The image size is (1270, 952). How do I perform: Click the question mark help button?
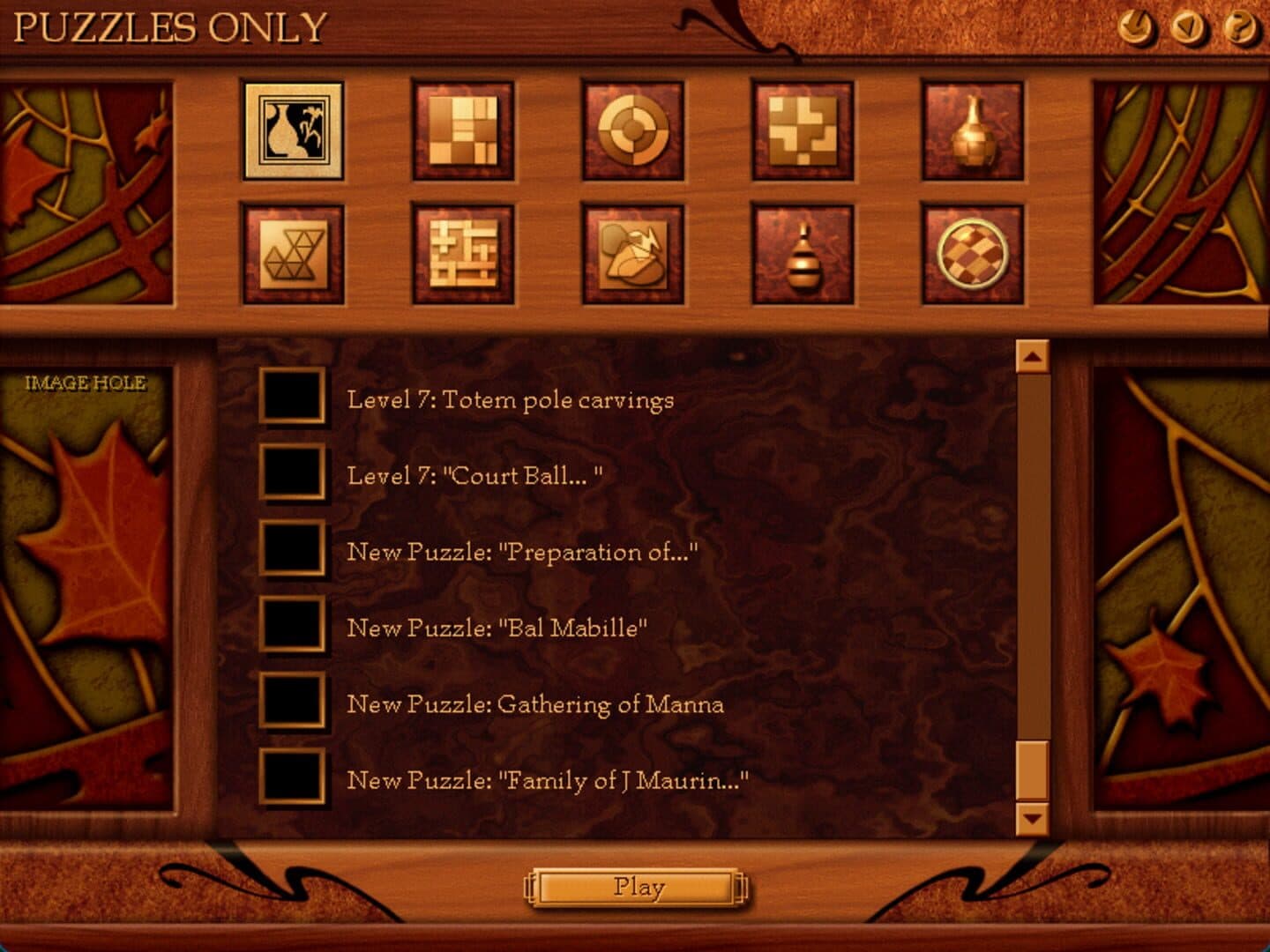(x=1240, y=28)
